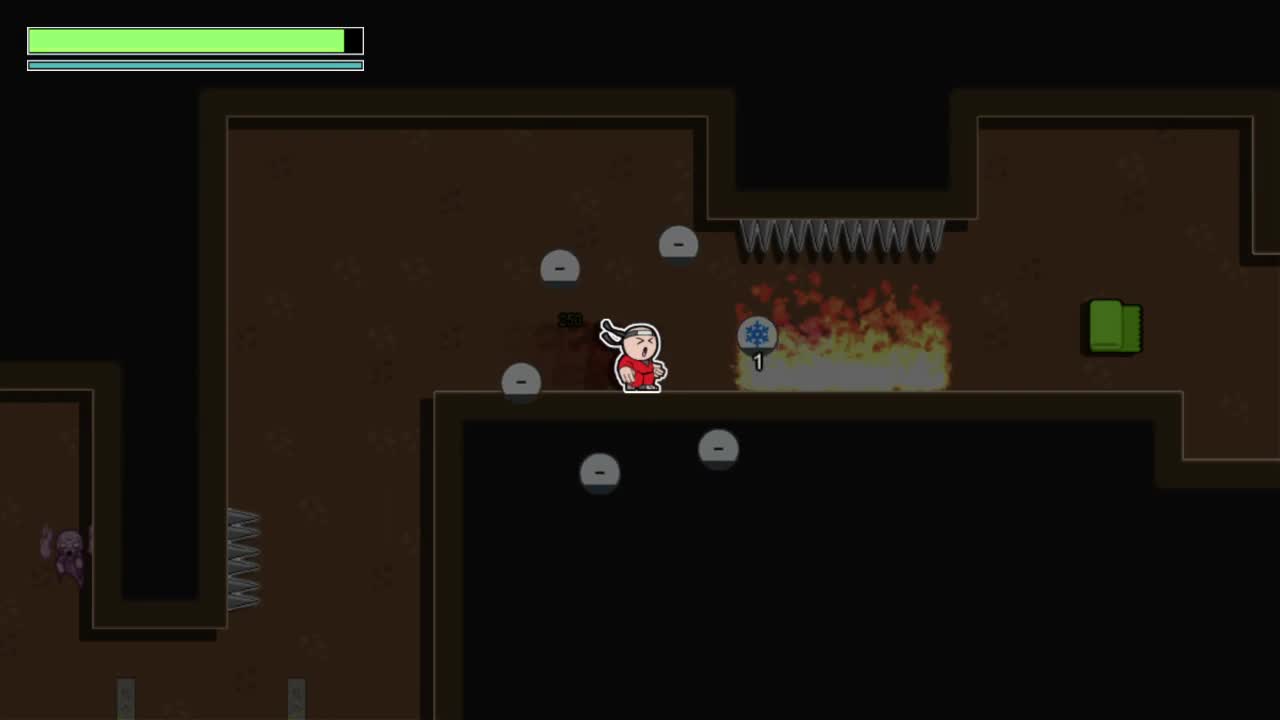Screen dimensions: 1280x720
Task: Click the rock resting in the lower pit
Action: pos(719,449)
